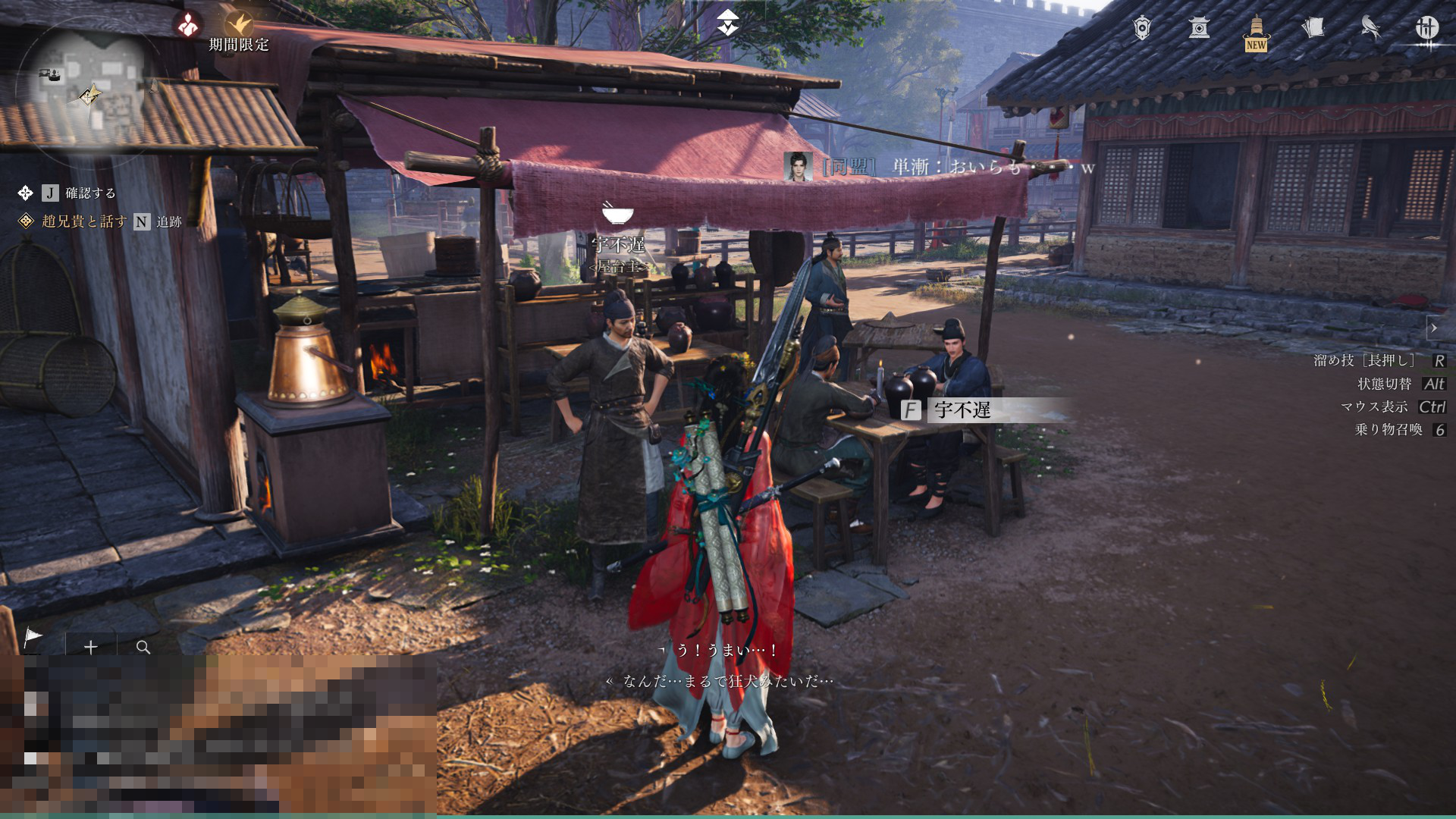The height and width of the screenshot is (819, 1456).
Task: Open the shield emblem menu icon
Action: 1142,28
